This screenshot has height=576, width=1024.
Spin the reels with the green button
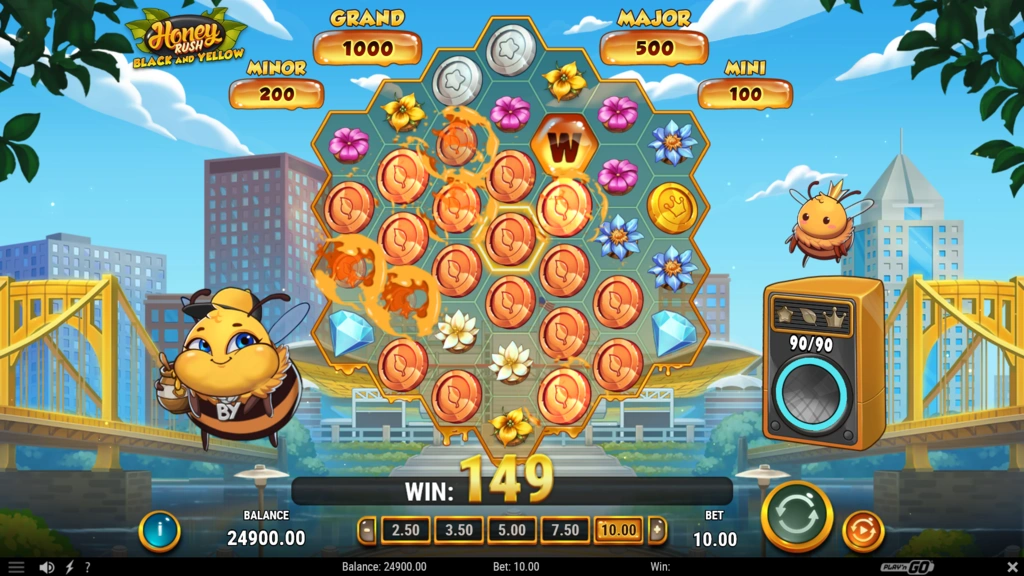pos(797,516)
